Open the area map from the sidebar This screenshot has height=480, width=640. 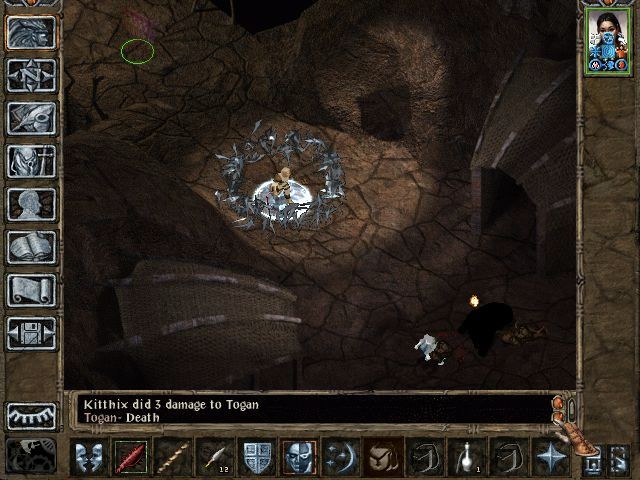[32, 75]
